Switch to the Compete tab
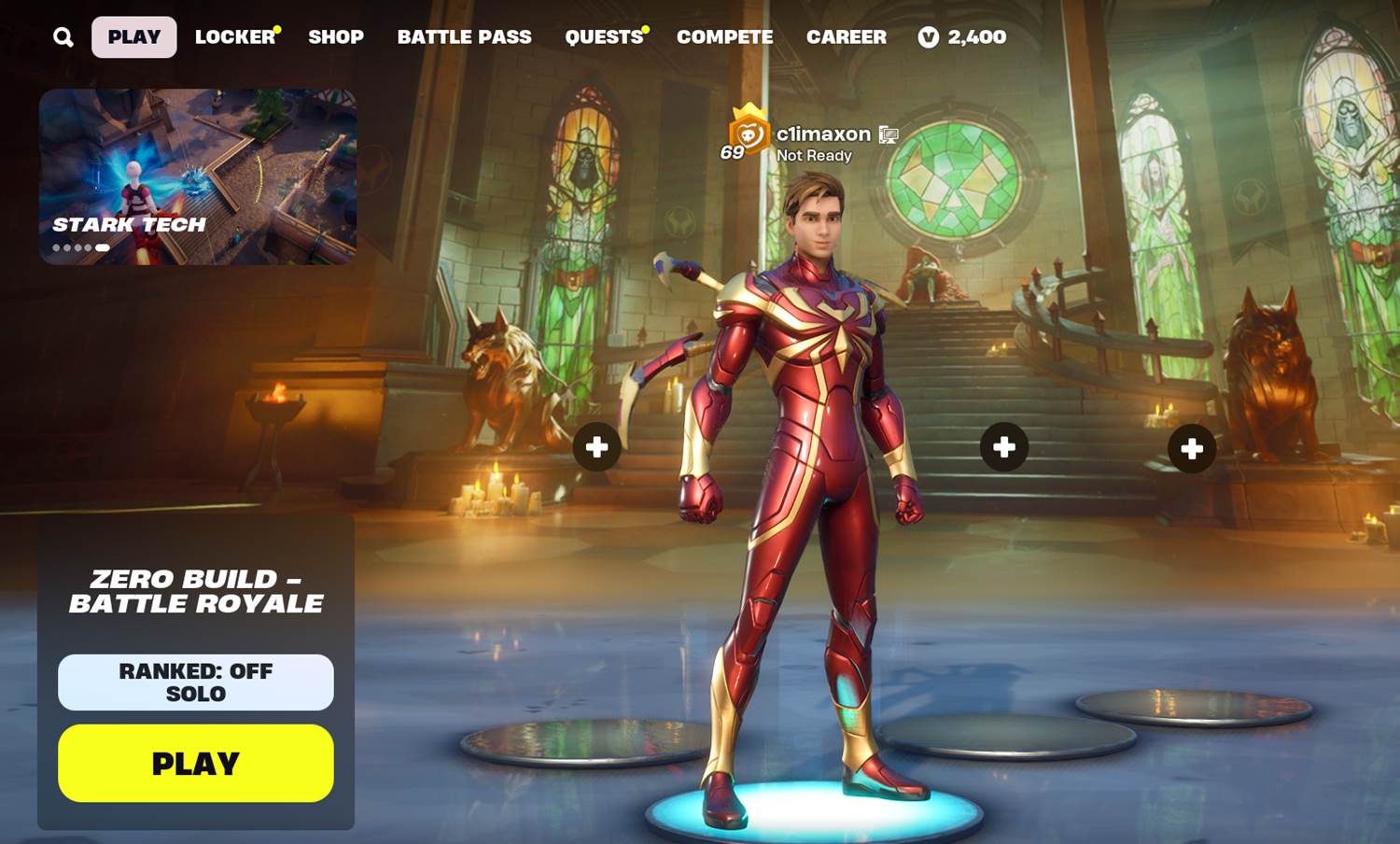Image resolution: width=1400 pixels, height=844 pixels. tap(724, 37)
